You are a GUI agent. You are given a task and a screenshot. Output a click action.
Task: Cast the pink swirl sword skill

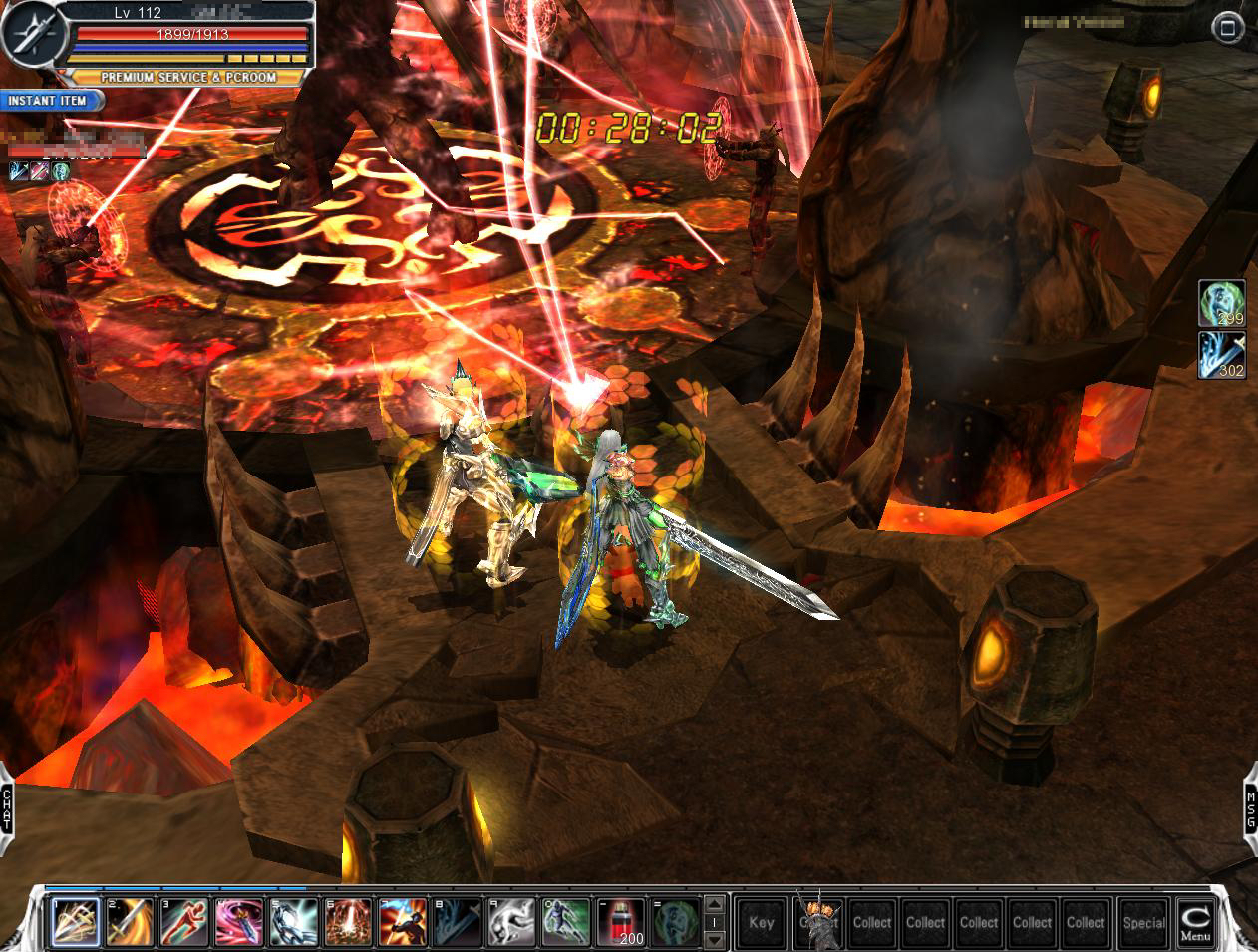(x=239, y=922)
